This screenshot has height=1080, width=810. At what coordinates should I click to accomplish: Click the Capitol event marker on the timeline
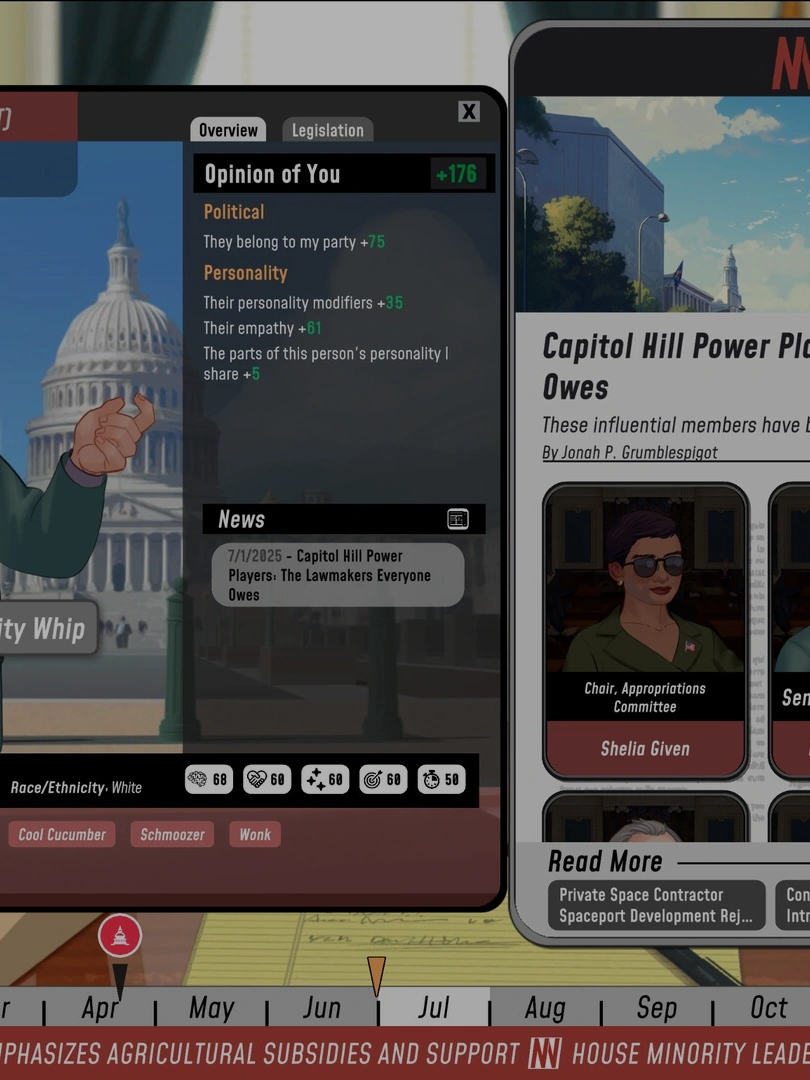[120, 937]
